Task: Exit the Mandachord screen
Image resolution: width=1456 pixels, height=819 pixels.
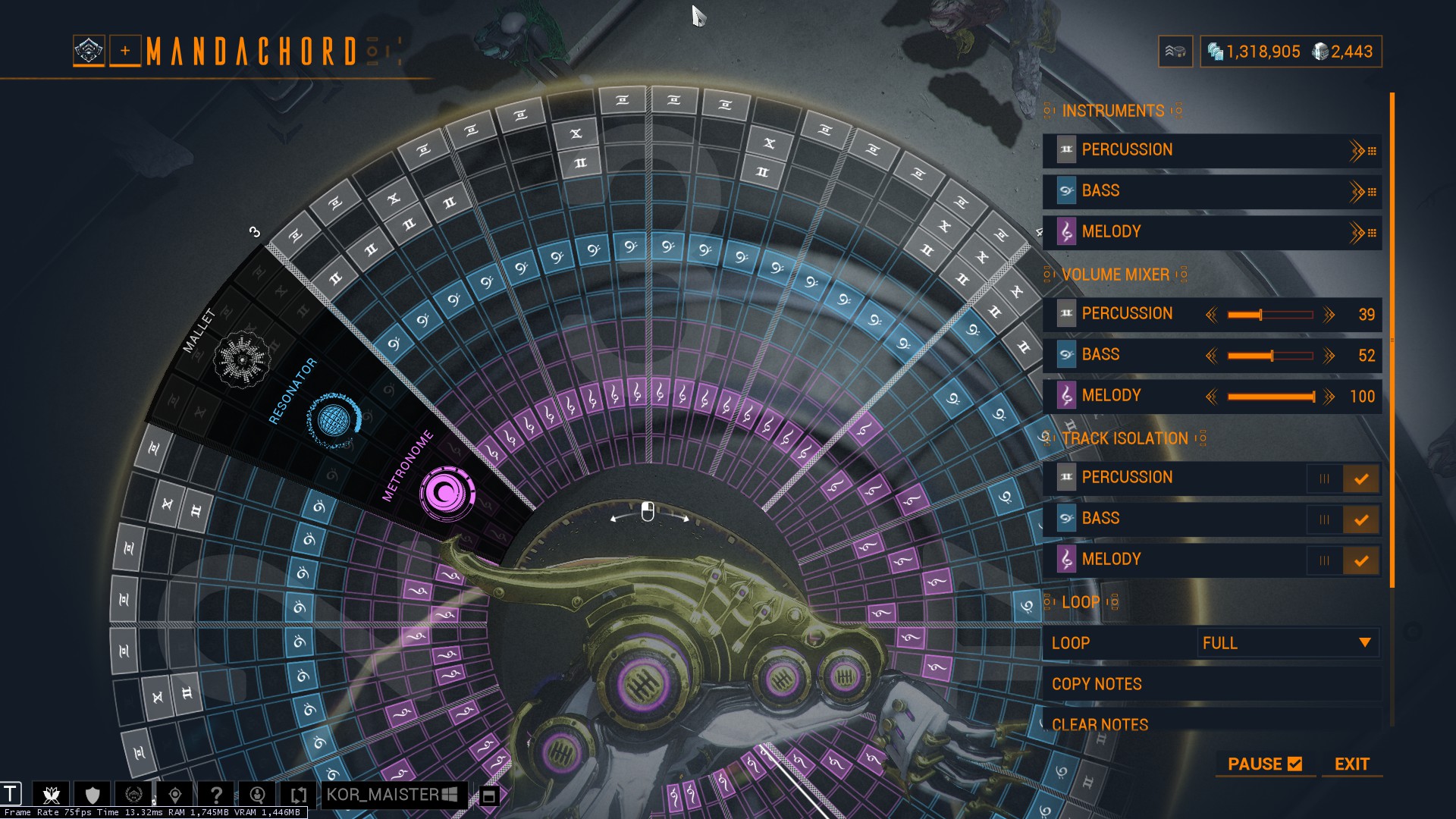Action: pyautogui.click(x=1351, y=764)
